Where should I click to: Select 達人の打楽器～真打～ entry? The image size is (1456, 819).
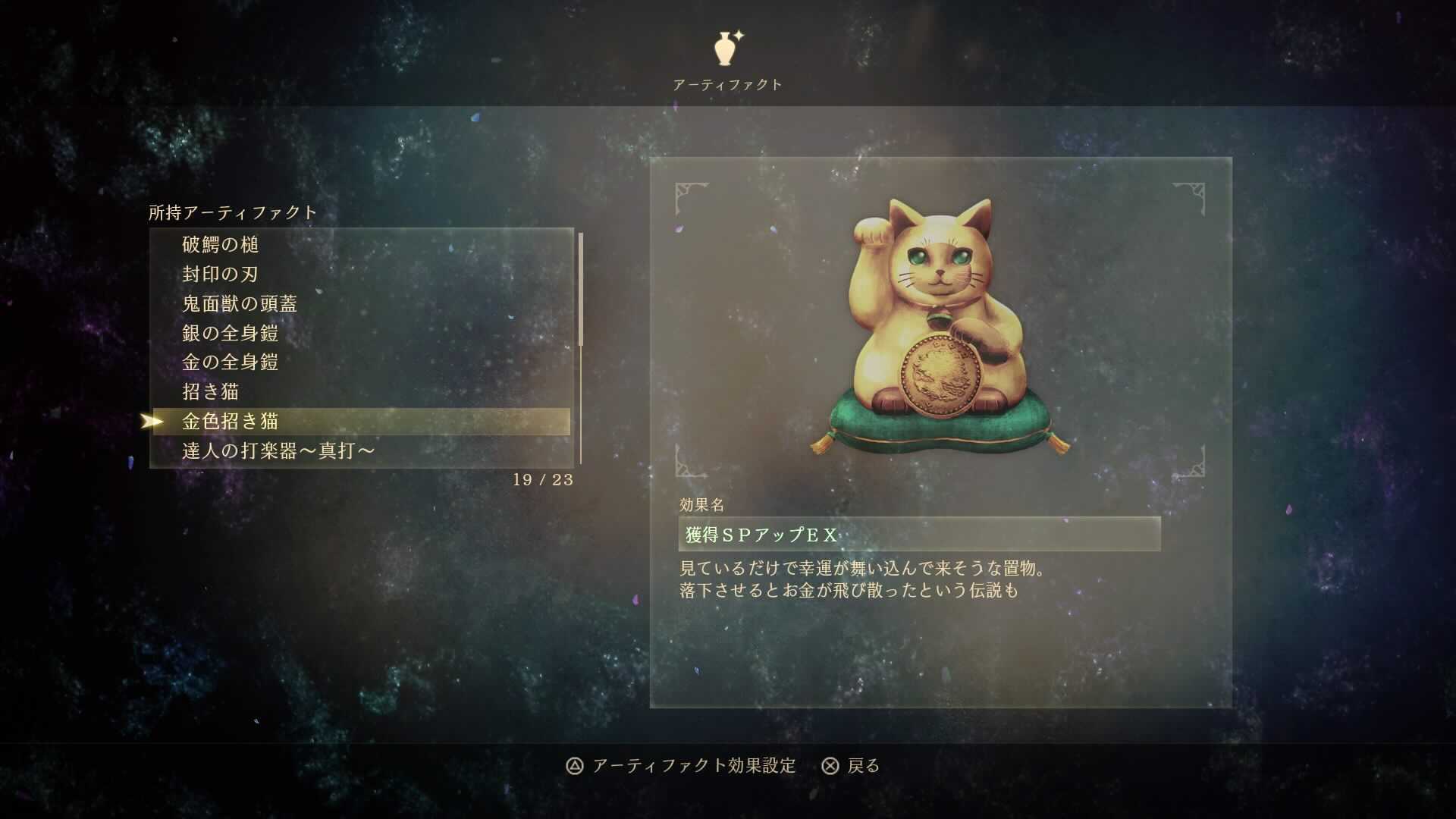point(276,451)
